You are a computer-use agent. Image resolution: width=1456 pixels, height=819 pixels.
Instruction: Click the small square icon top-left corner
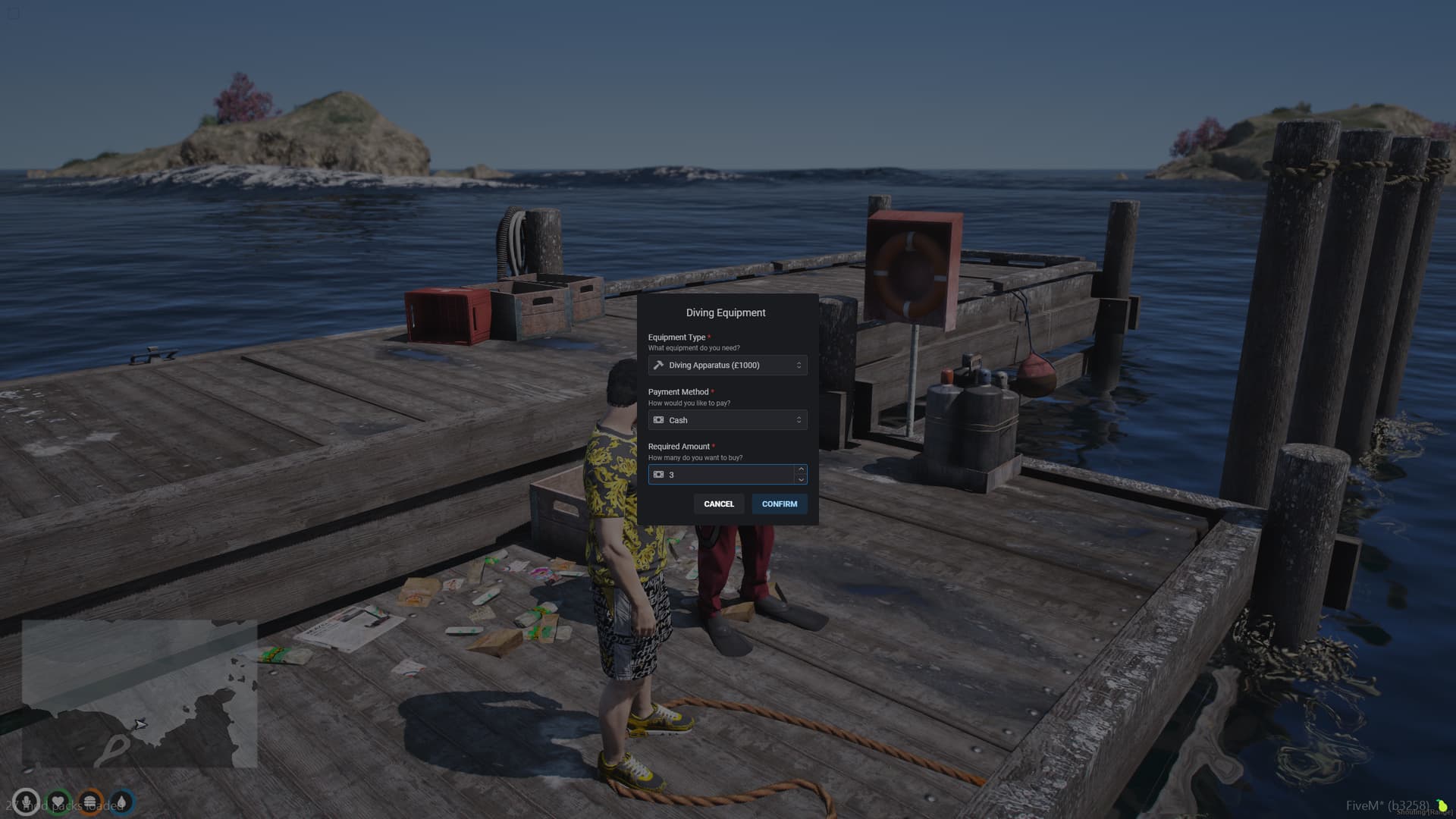tap(14, 13)
